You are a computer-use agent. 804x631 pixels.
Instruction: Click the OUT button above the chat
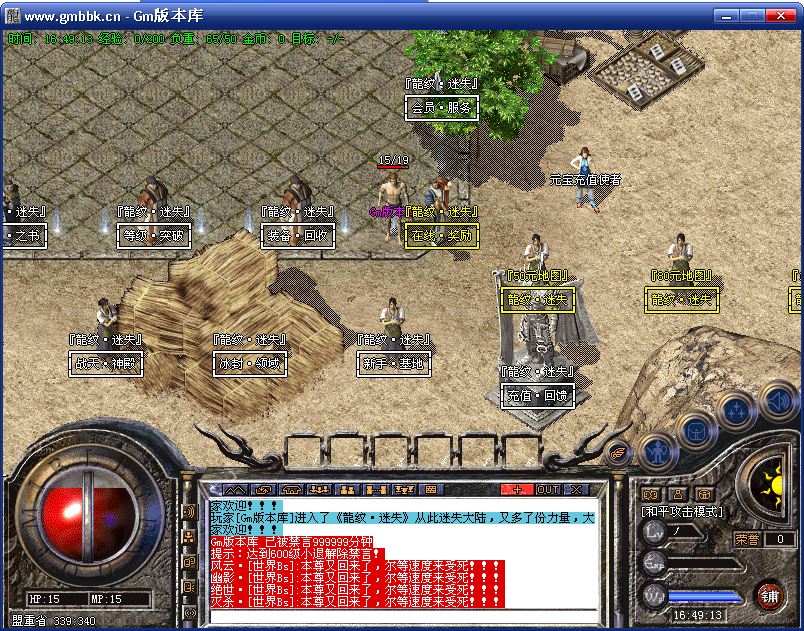pyautogui.click(x=548, y=489)
